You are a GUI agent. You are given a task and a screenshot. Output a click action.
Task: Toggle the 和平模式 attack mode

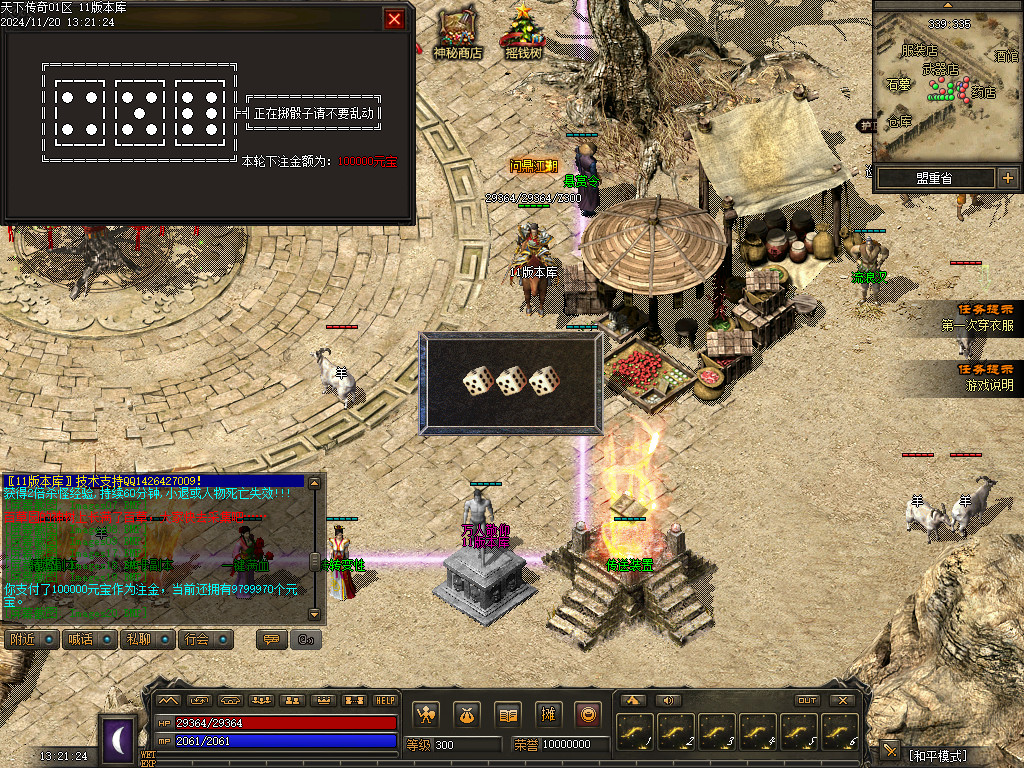[937, 755]
